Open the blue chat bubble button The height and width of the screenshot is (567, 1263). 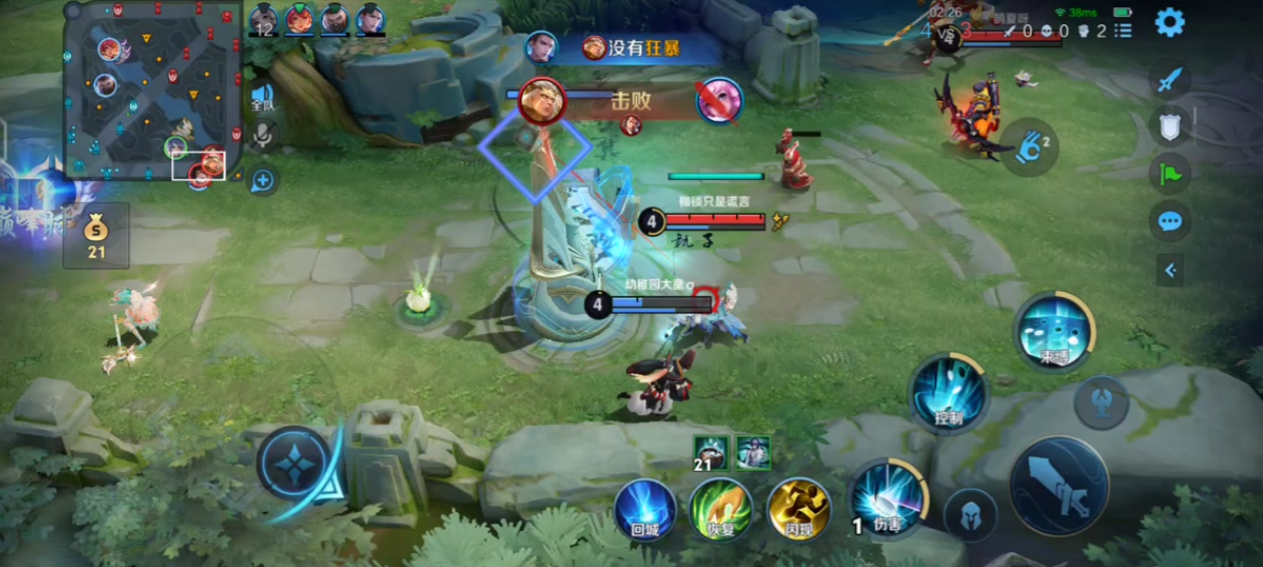pos(1169,221)
